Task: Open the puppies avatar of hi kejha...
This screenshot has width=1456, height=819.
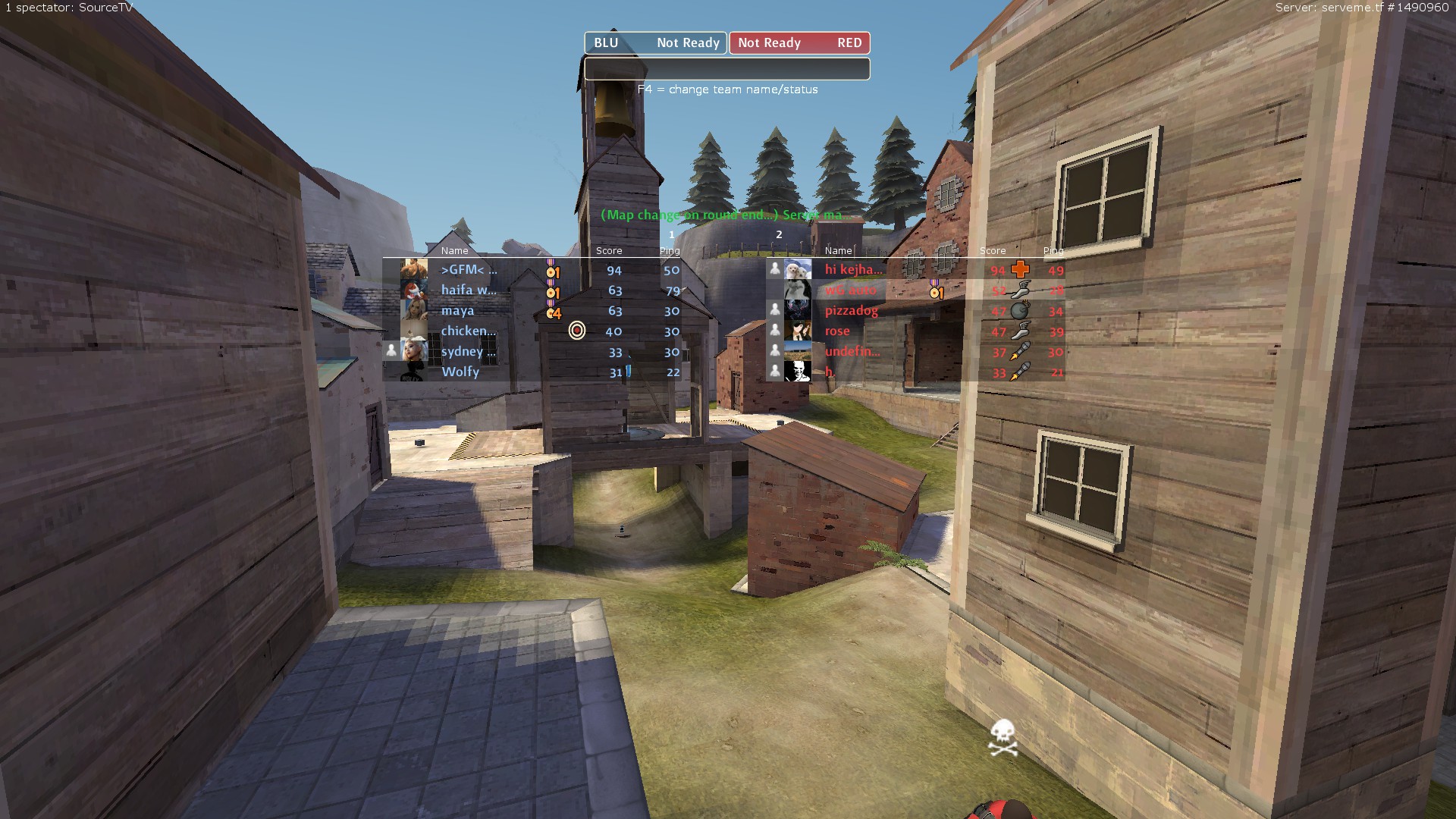Action: (x=797, y=269)
